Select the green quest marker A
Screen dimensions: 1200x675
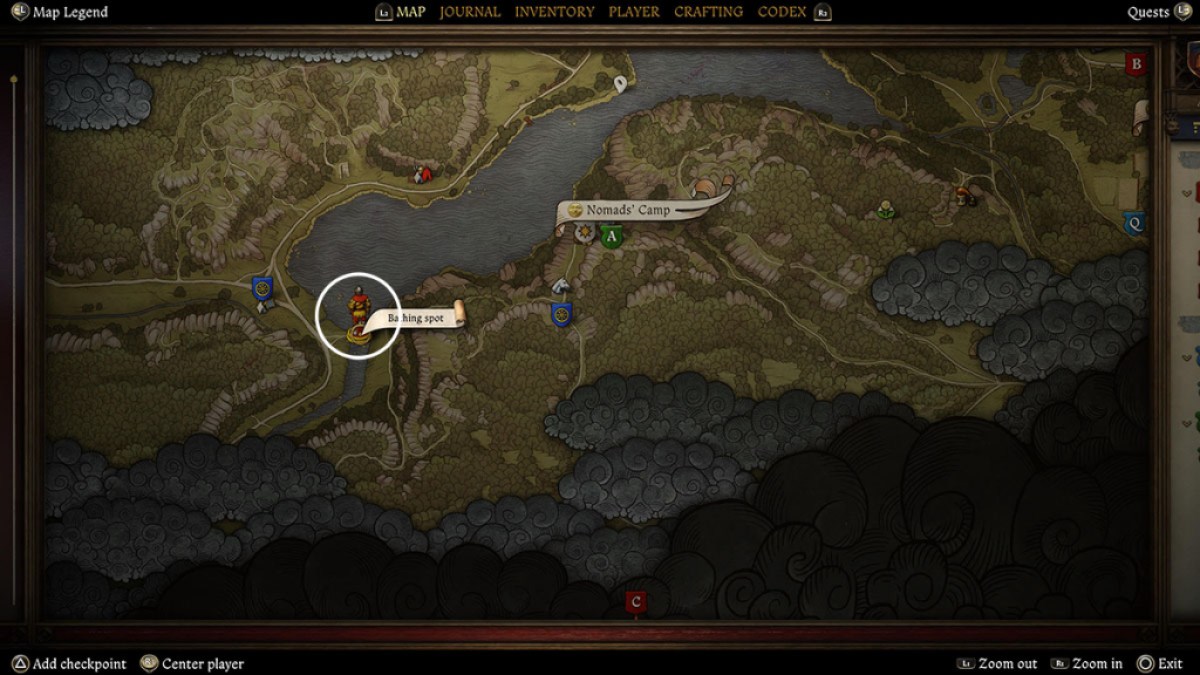coord(611,237)
